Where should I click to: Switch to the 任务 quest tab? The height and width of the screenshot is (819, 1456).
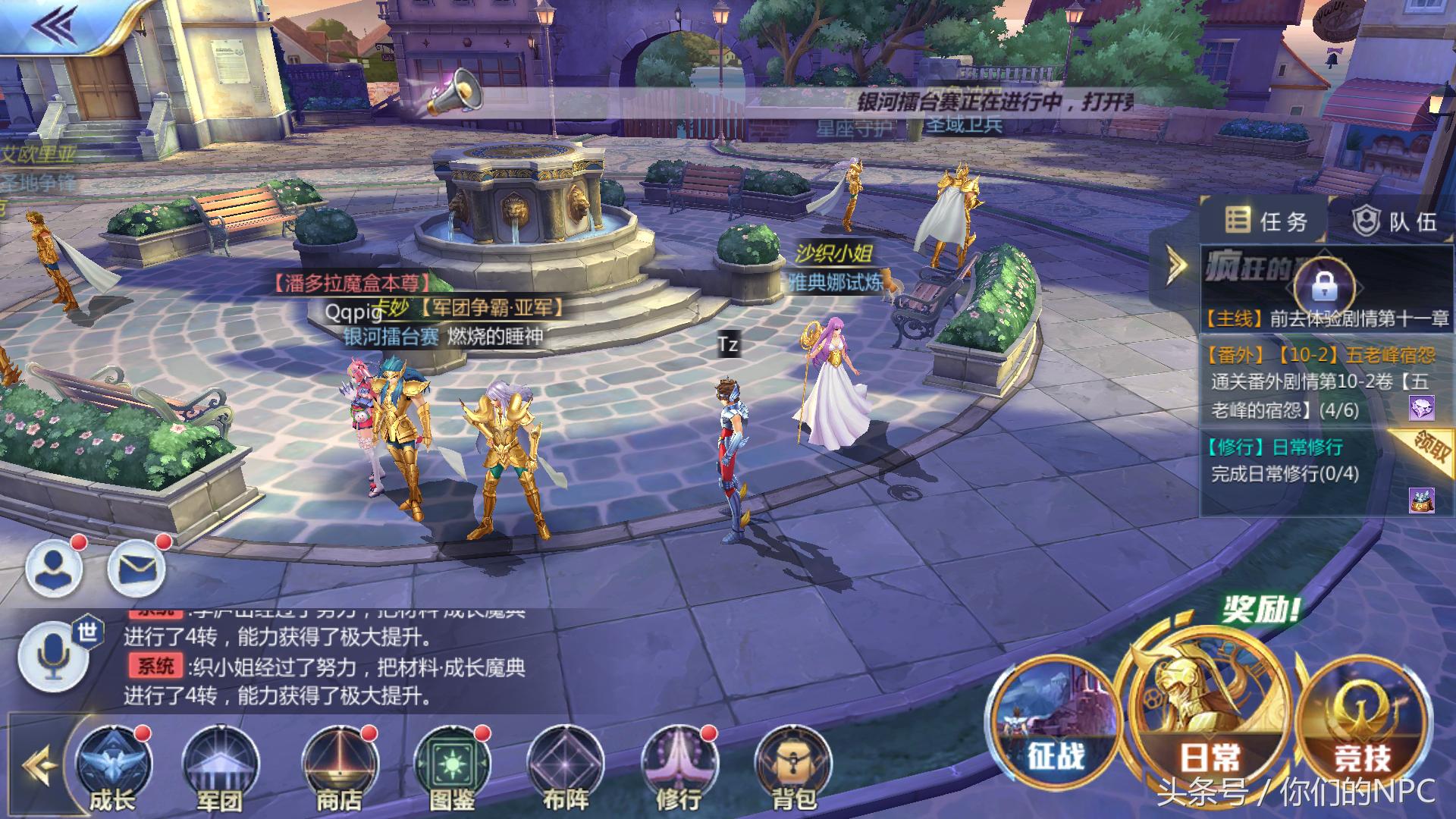(x=1267, y=221)
